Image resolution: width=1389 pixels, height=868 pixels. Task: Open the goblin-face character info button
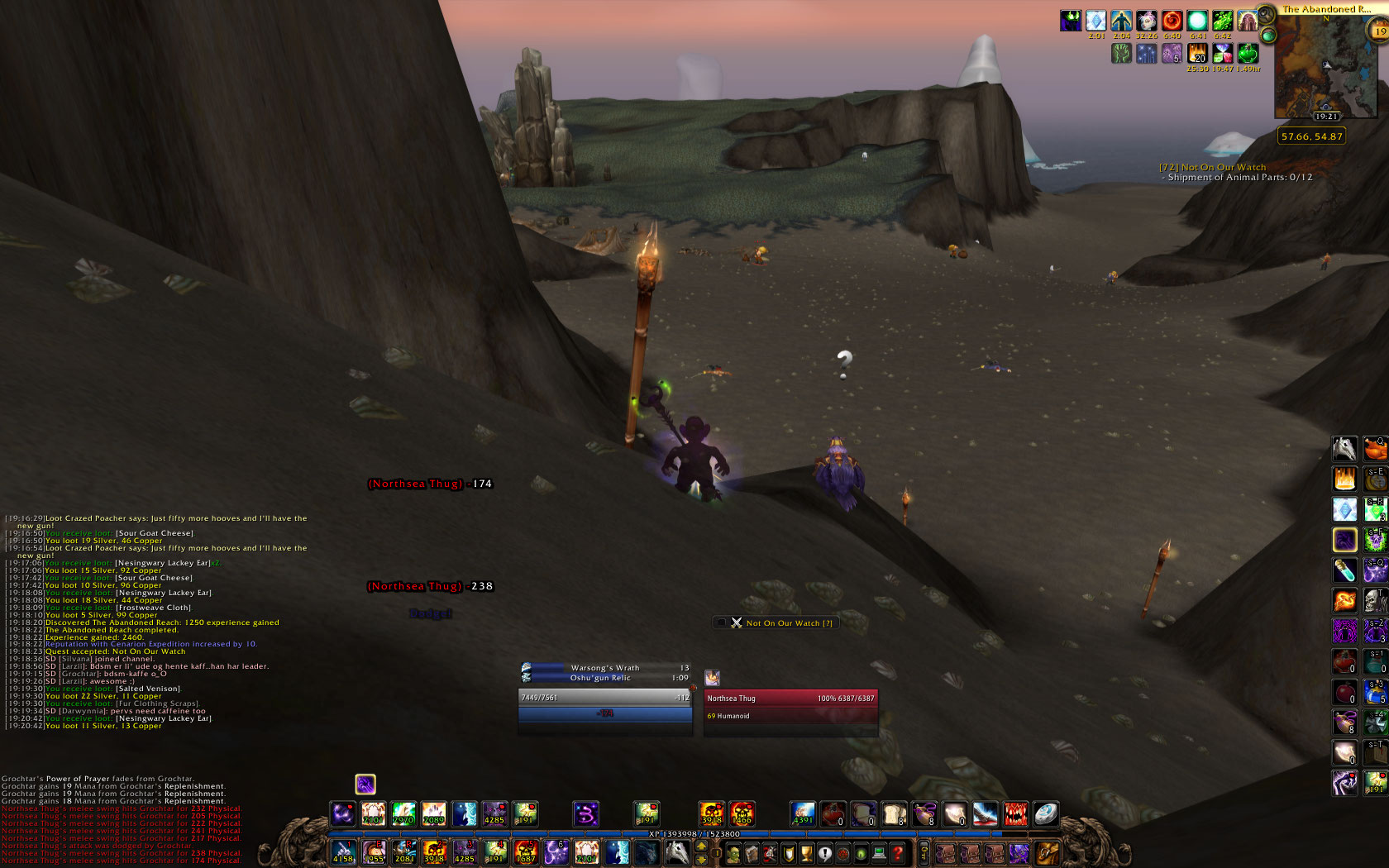[x=733, y=854]
